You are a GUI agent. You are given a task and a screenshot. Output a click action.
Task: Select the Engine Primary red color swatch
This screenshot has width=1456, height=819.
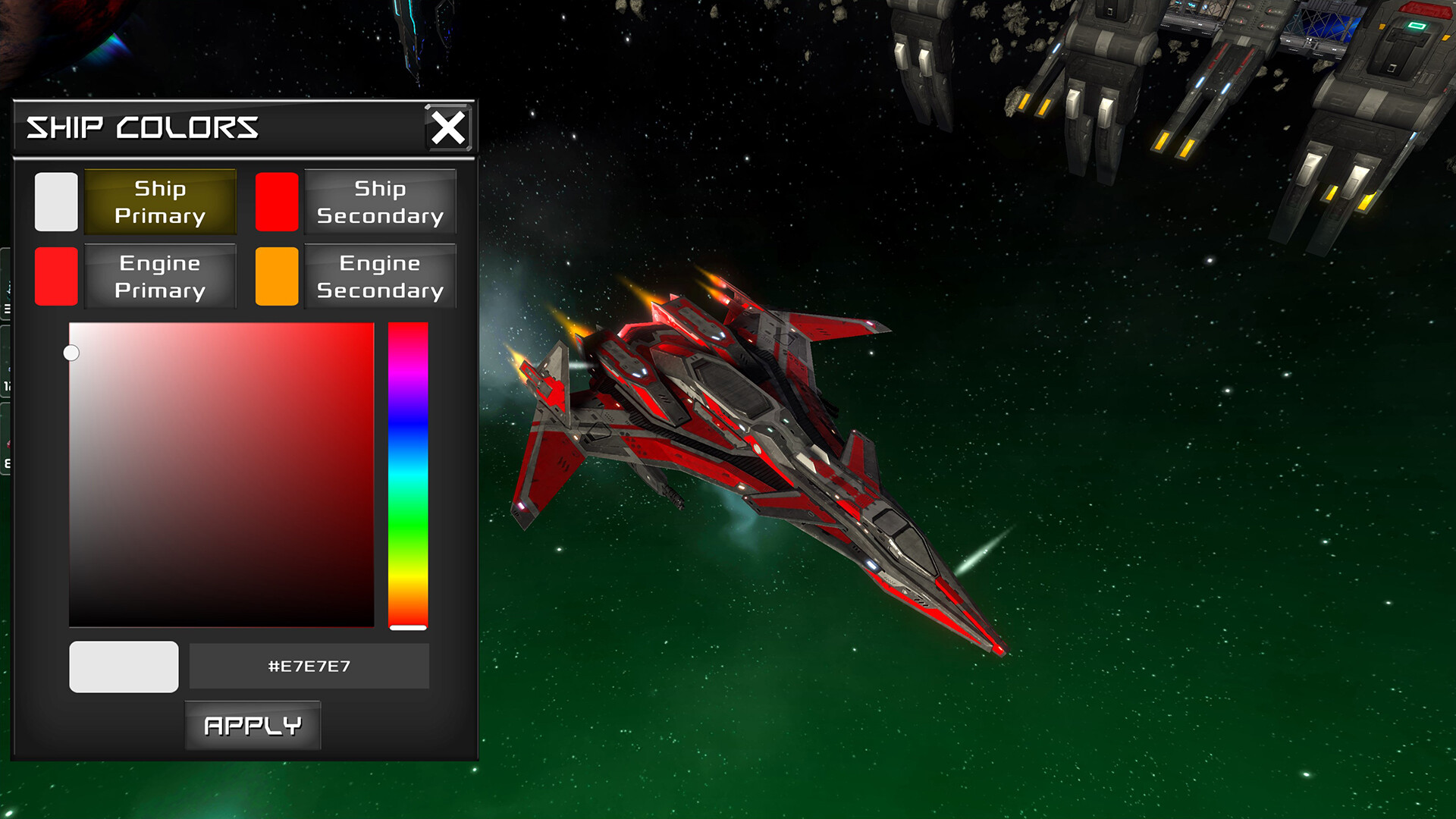[x=56, y=275]
